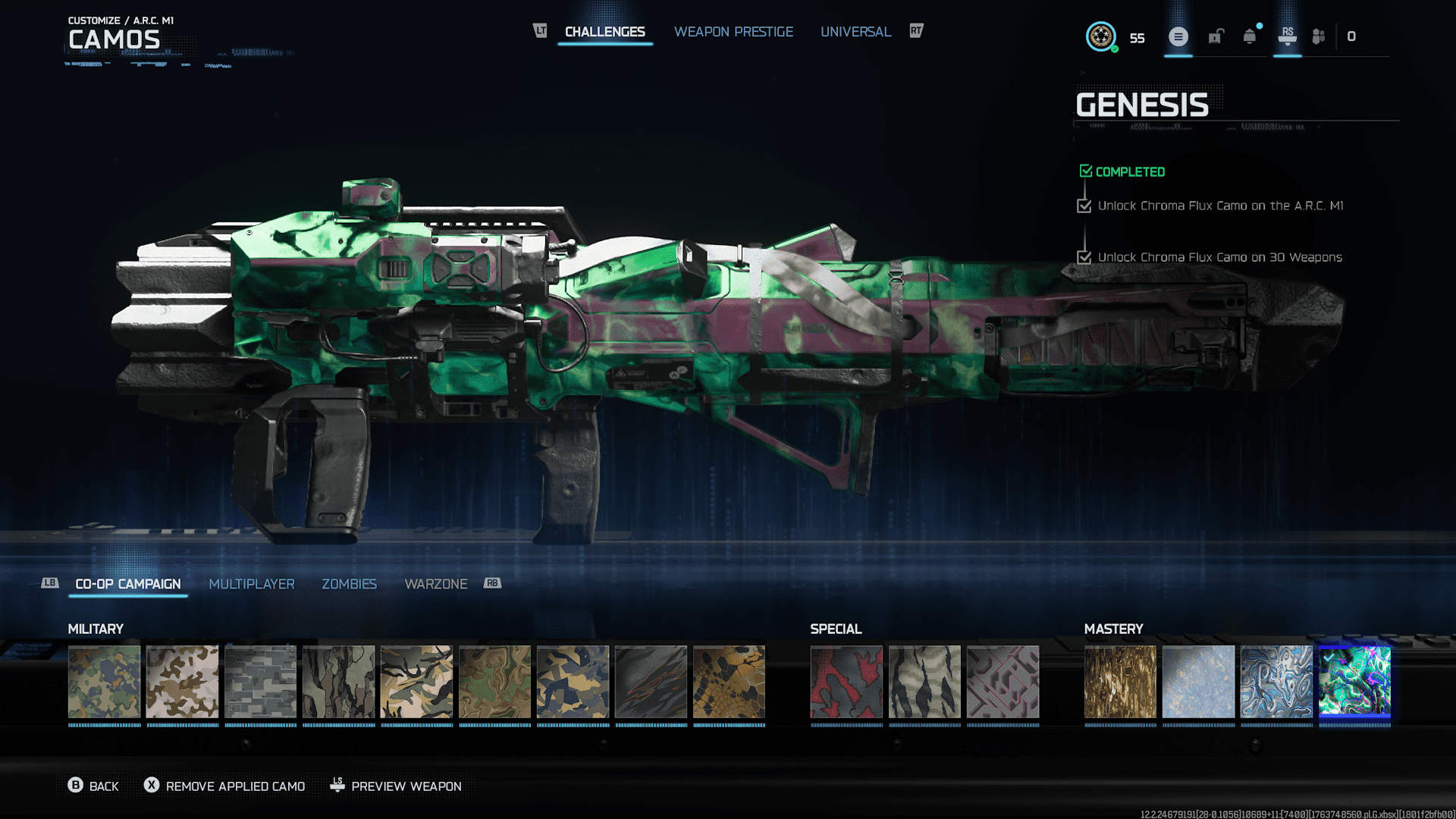Go back from the Camos screen

pyautogui.click(x=93, y=786)
